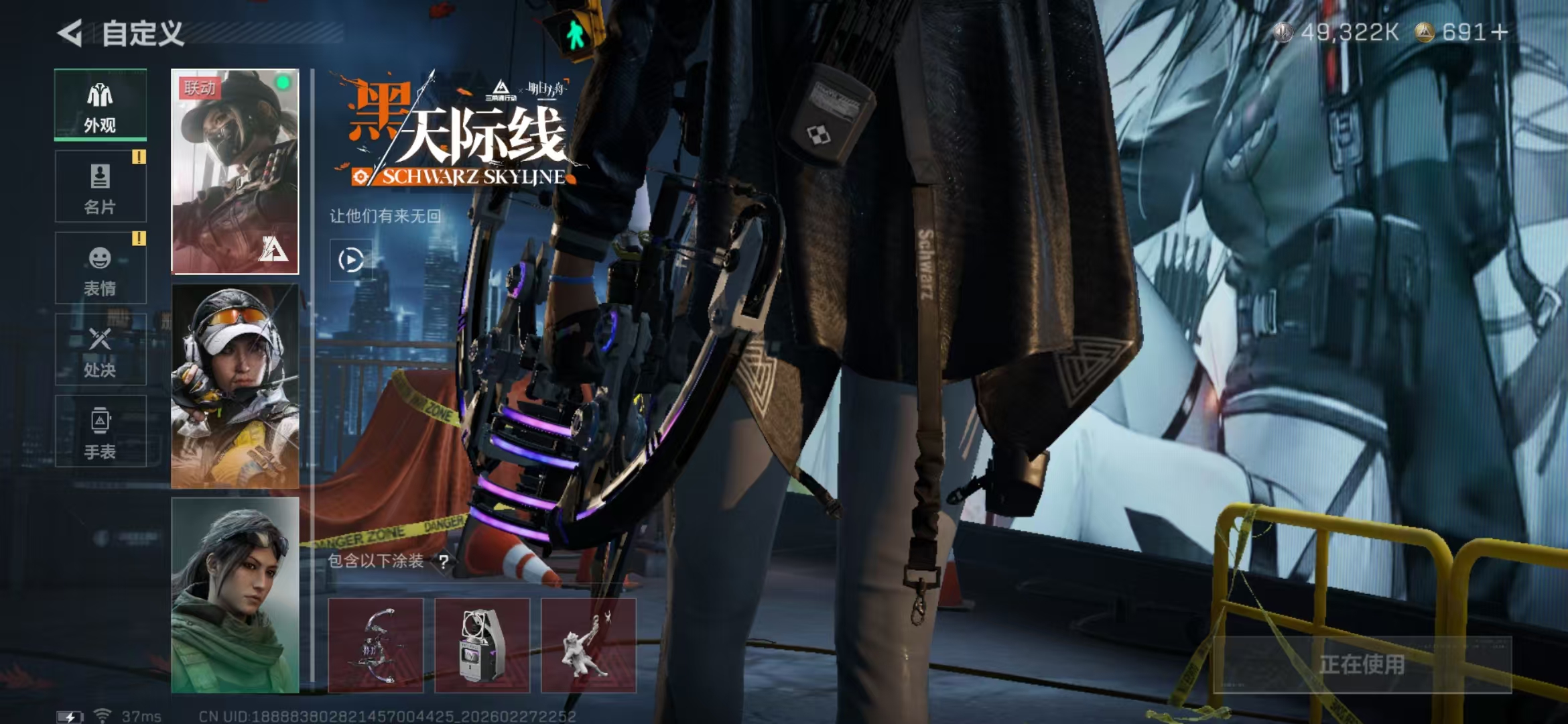Toggle the green status dot on the 联动 skin
Screen dimensions: 1568x724
tap(284, 82)
